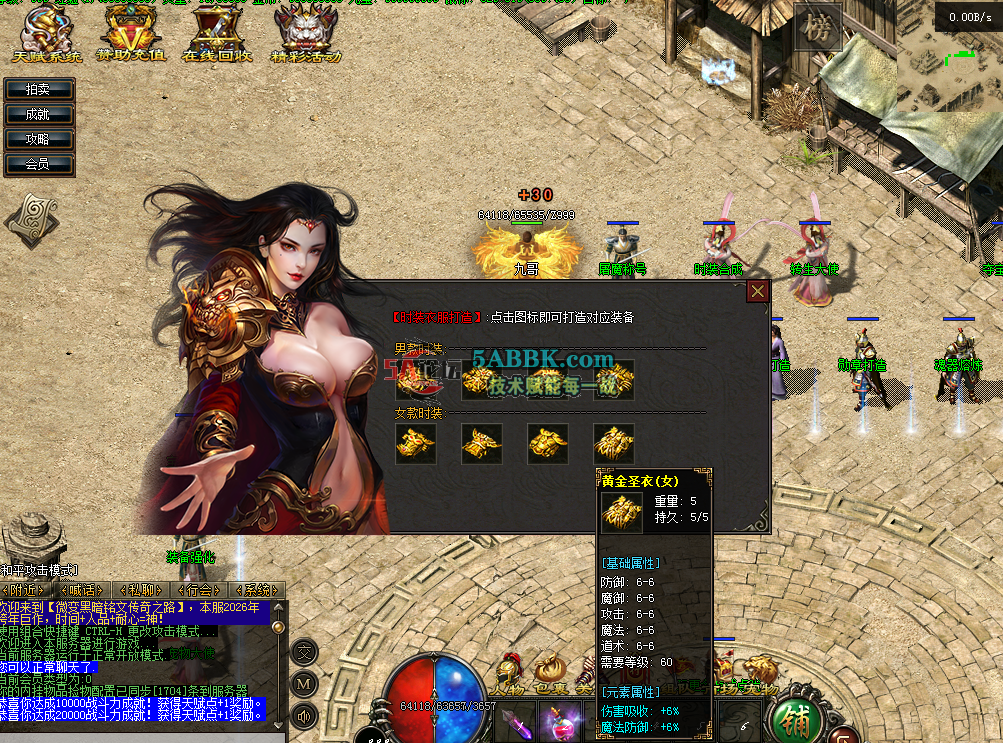Open the 拍卖 auction button

click(39, 90)
